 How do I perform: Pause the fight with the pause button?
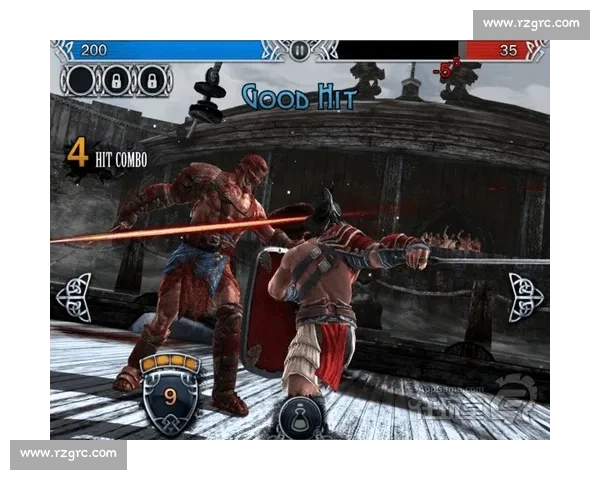tap(299, 50)
